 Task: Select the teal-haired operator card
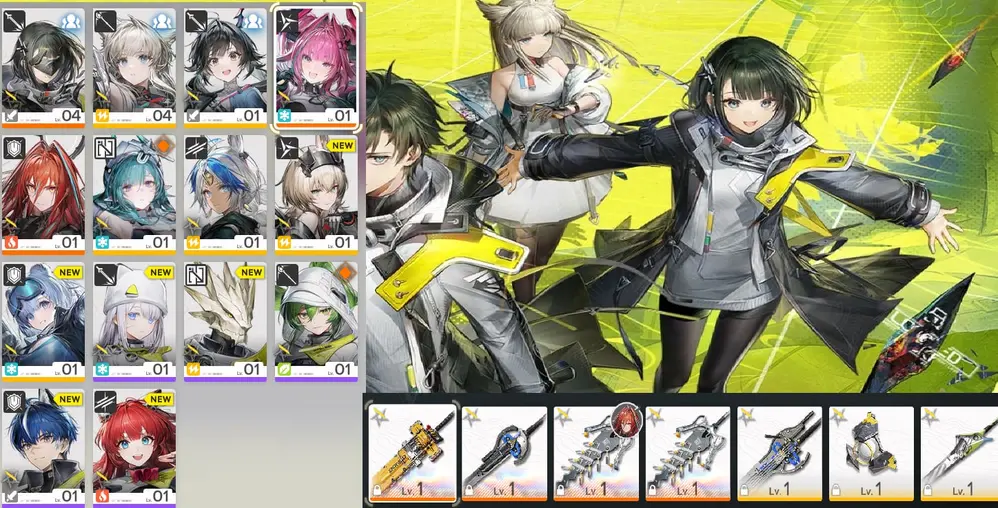pyautogui.click(x=134, y=194)
